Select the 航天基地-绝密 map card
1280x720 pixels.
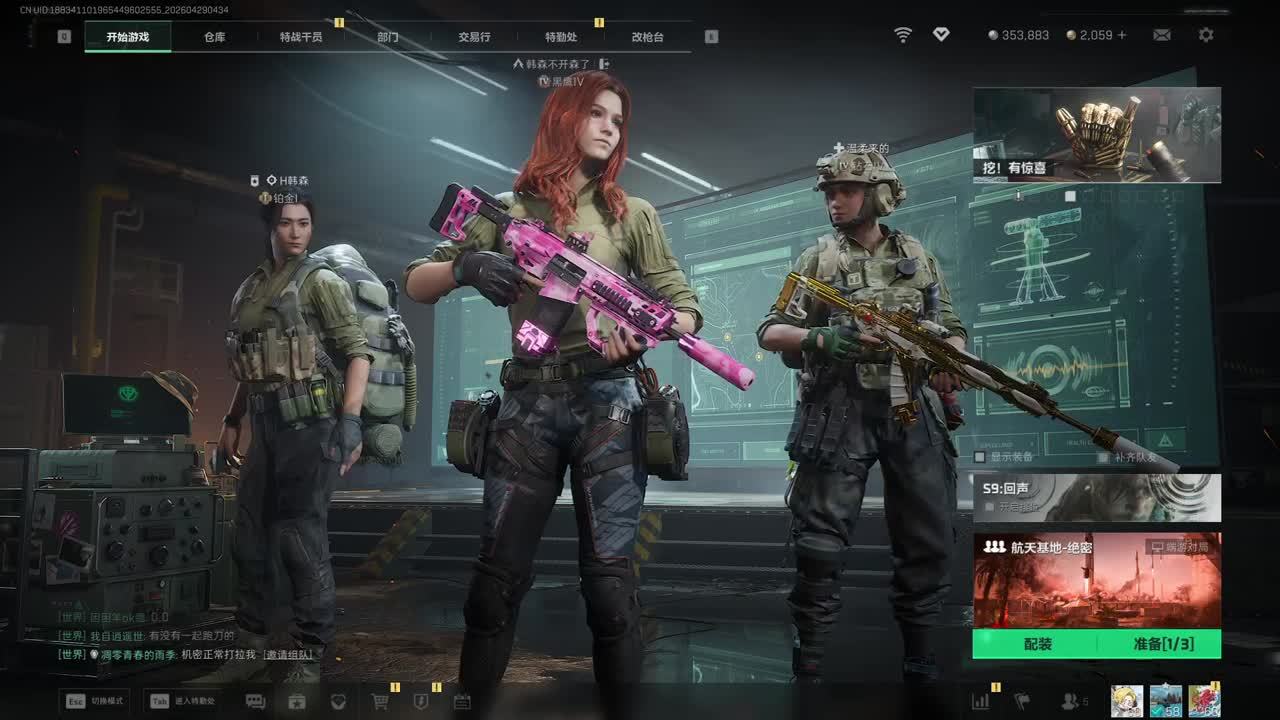click(x=1096, y=580)
